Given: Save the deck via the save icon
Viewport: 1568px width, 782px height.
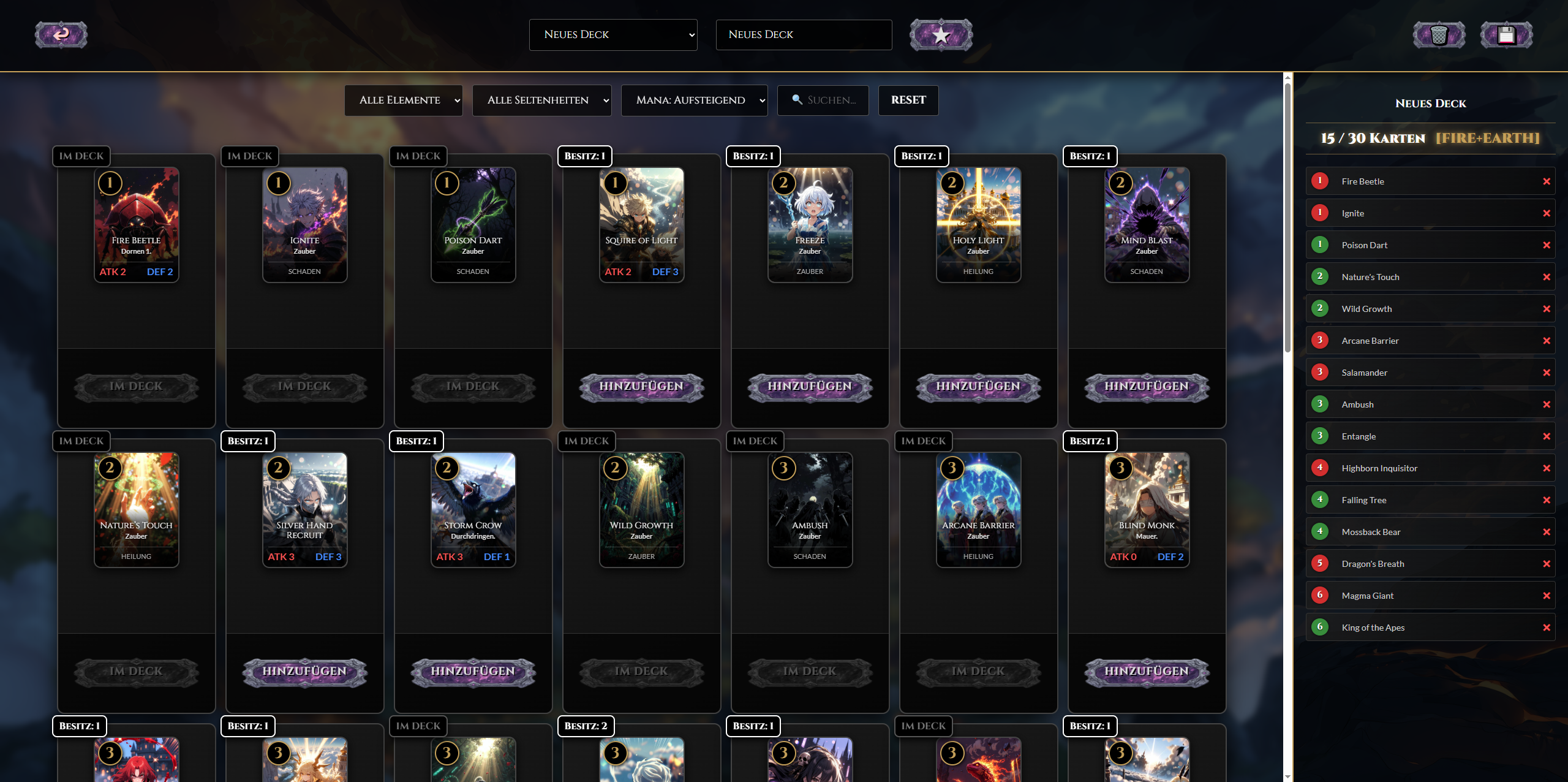Looking at the screenshot, I should click(x=1506, y=34).
